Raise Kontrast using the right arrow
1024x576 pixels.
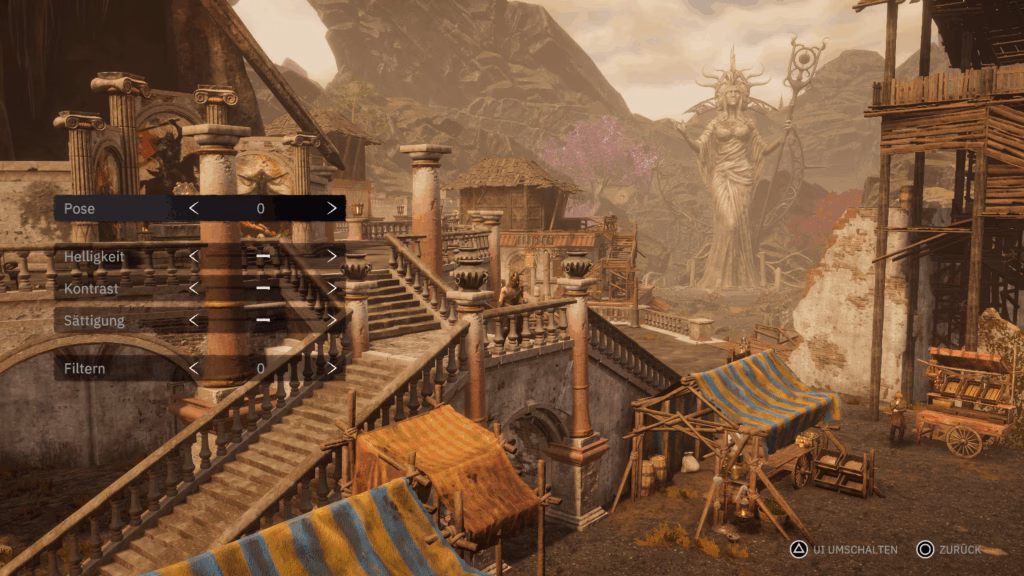[x=332, y=289]
